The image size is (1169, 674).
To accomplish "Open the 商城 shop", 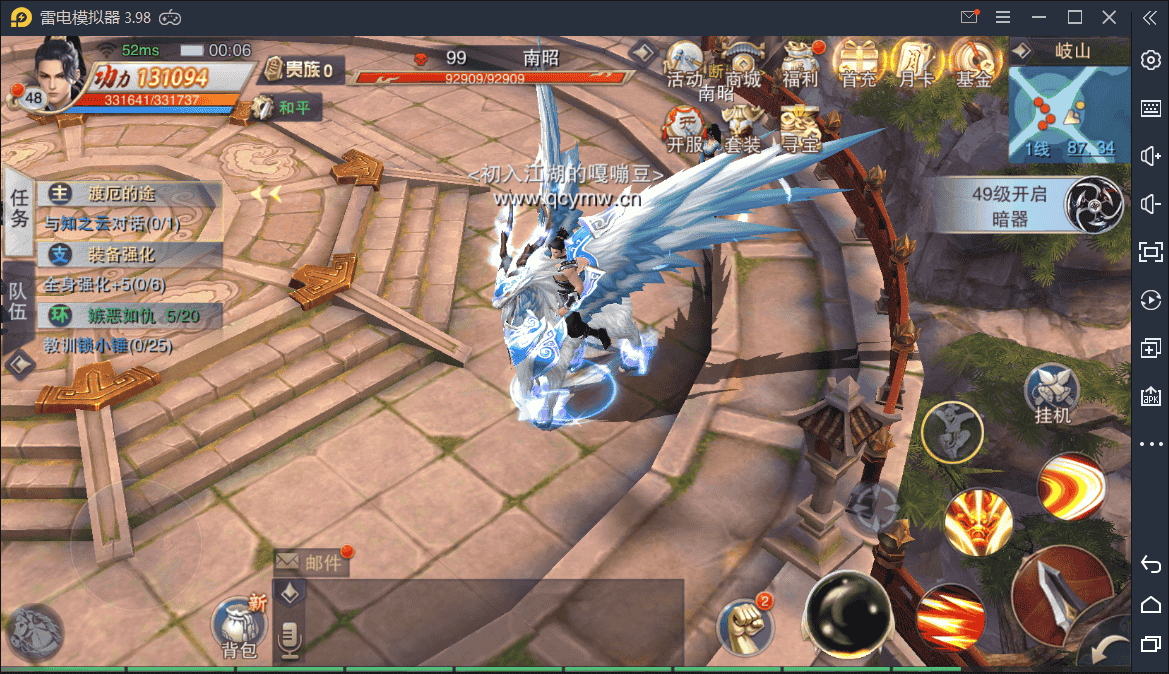I will tap(743, 64).
